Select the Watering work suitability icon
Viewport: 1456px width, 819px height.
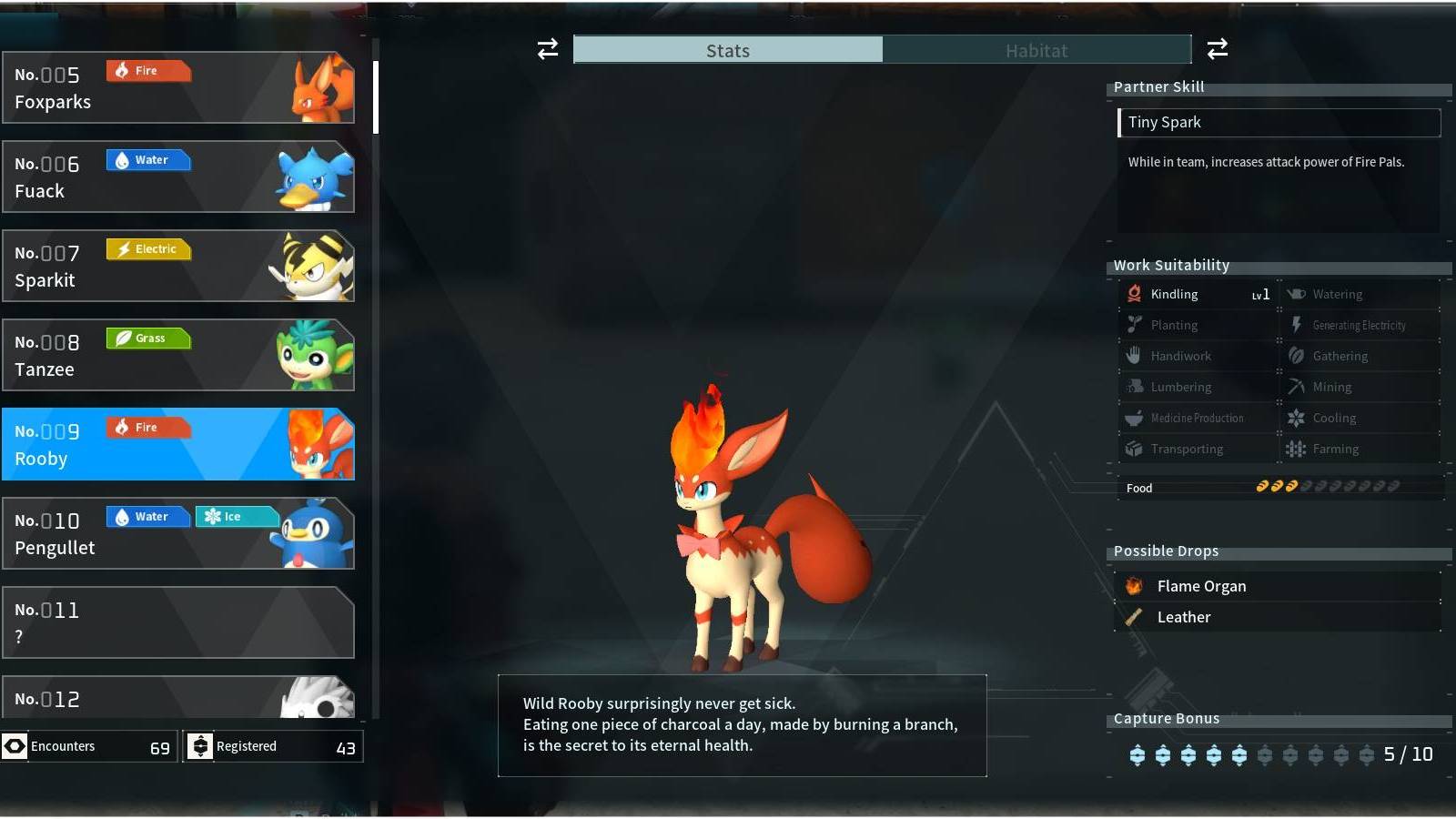pos(1295,293)
